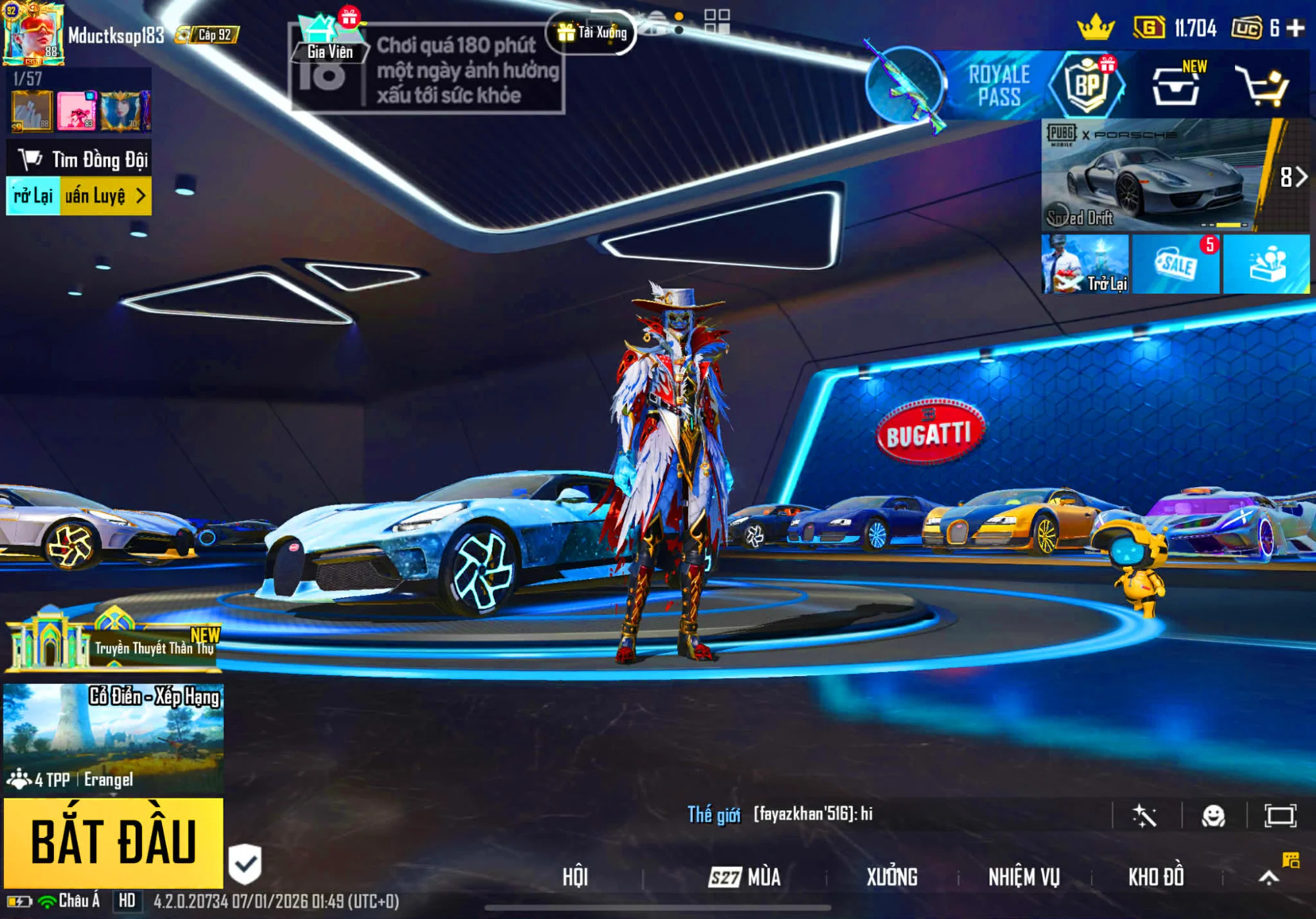Open the SALE event tile
Image resolution: width=1316 pixels, height=919 pixels.
(1175, 265)
